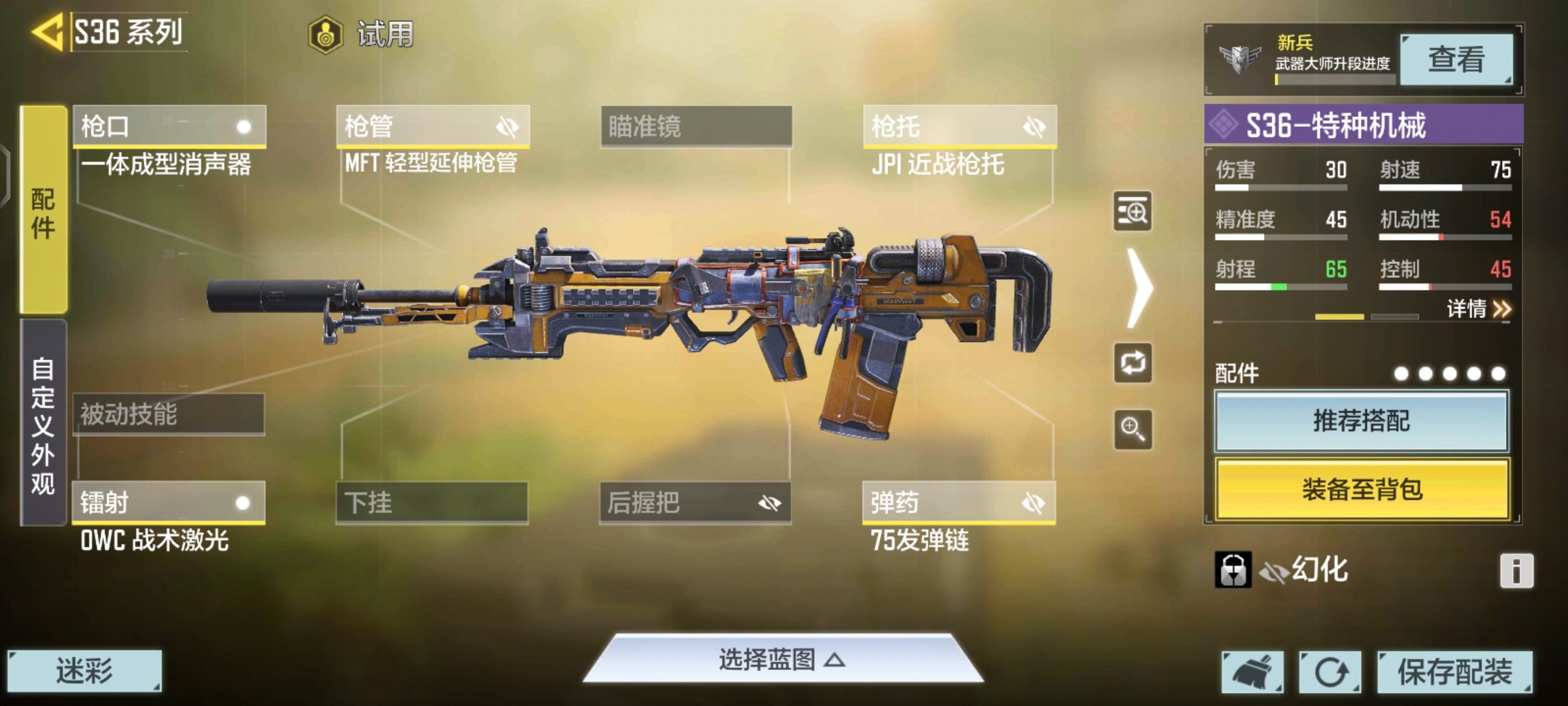The height and width of the screenshot is (706, 1568).
Task: Go back using the yellow arrow
Action: (47, 31)
